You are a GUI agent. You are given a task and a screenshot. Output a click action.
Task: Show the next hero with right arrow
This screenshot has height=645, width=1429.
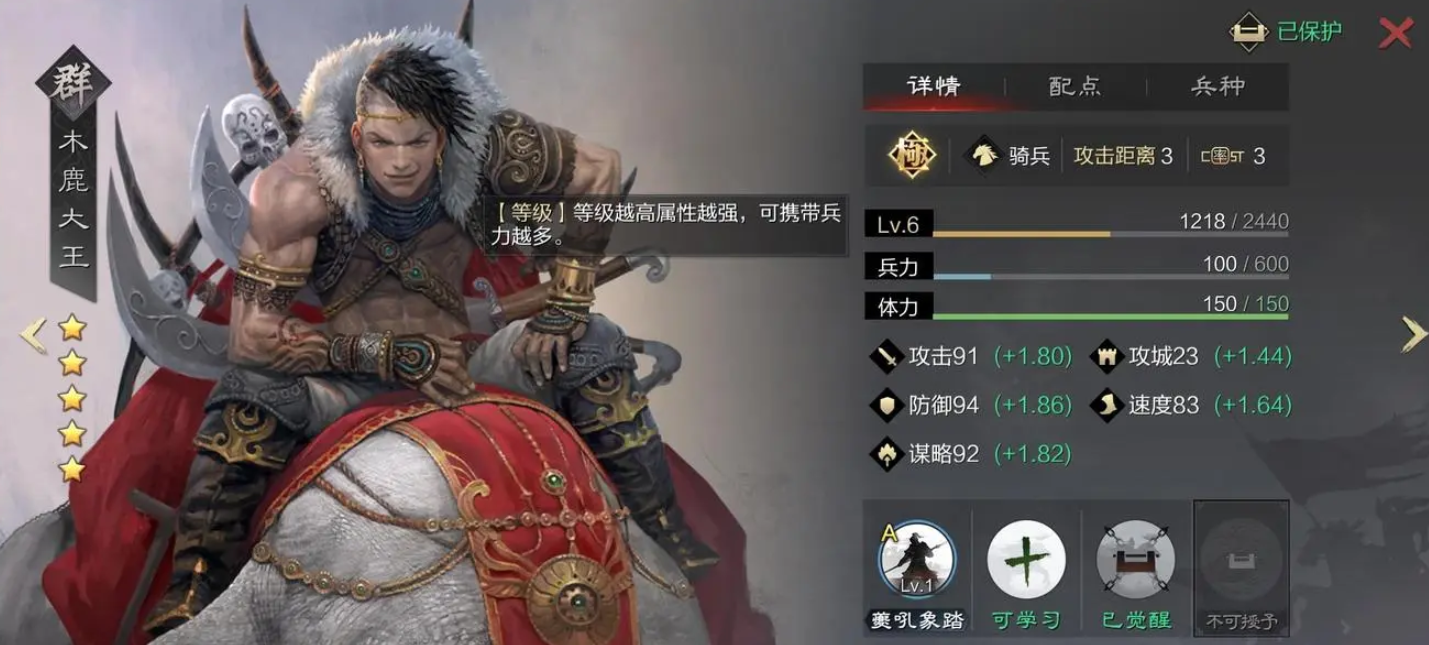tap(1413, 335)
